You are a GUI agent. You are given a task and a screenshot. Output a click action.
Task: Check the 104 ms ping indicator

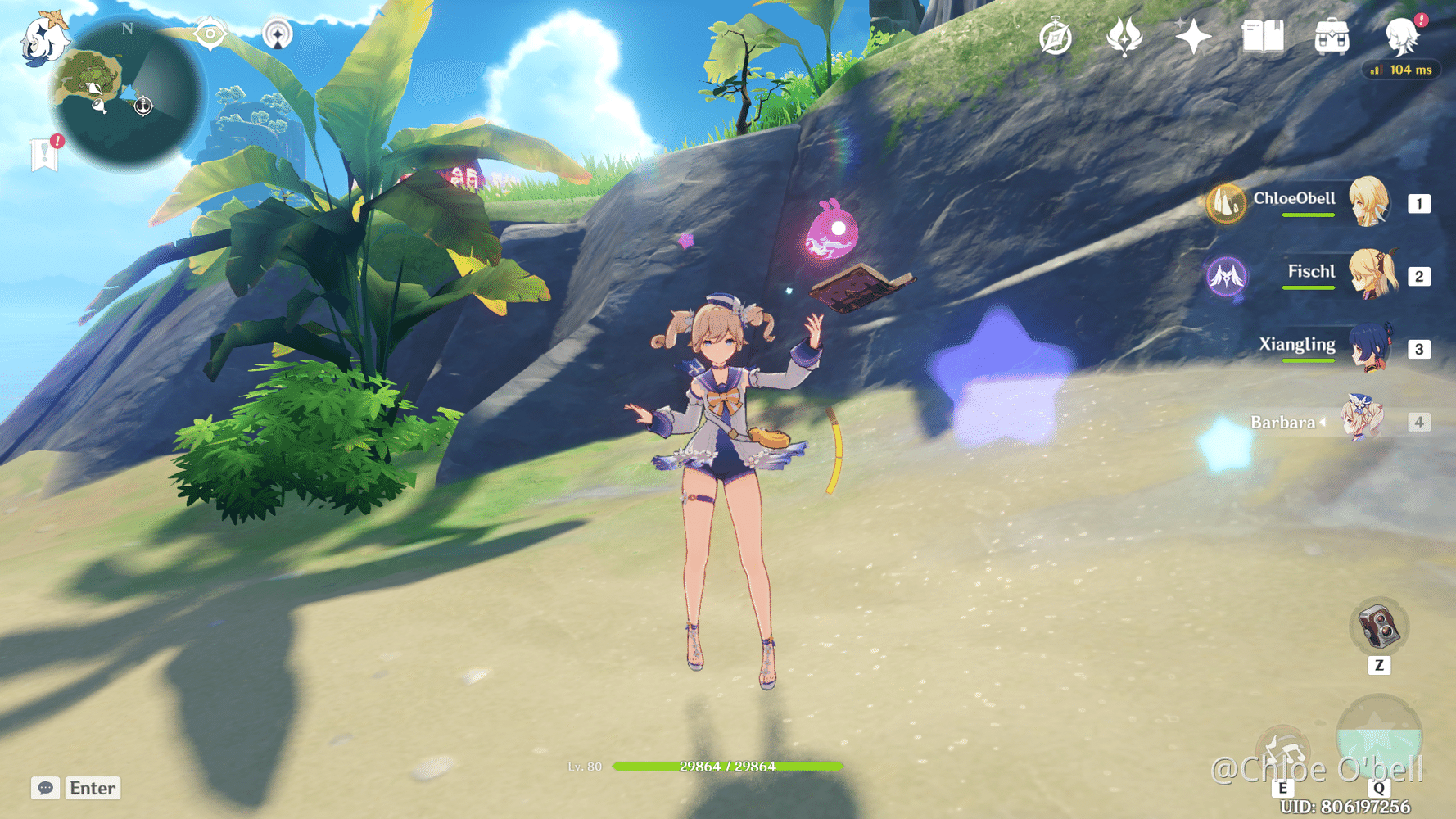(x=1401, y=70)
